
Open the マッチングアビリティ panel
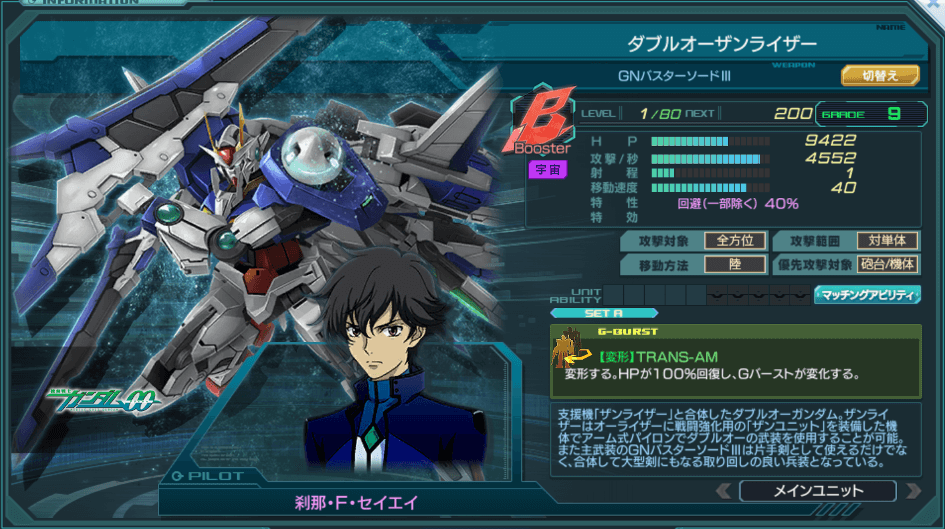867,295
